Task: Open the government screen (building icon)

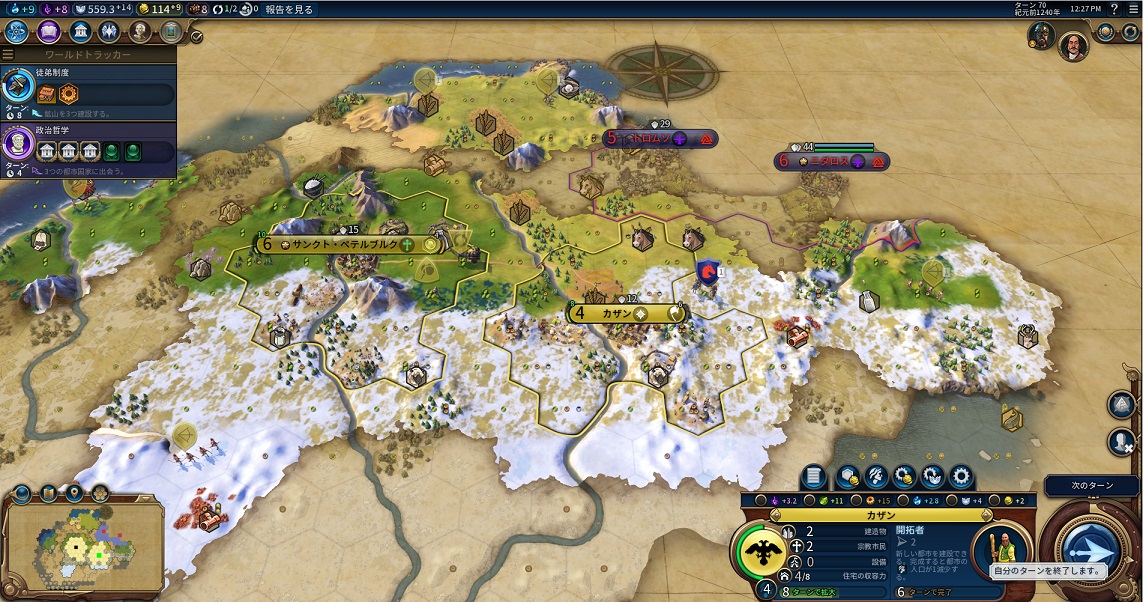Action: [78, 31]
